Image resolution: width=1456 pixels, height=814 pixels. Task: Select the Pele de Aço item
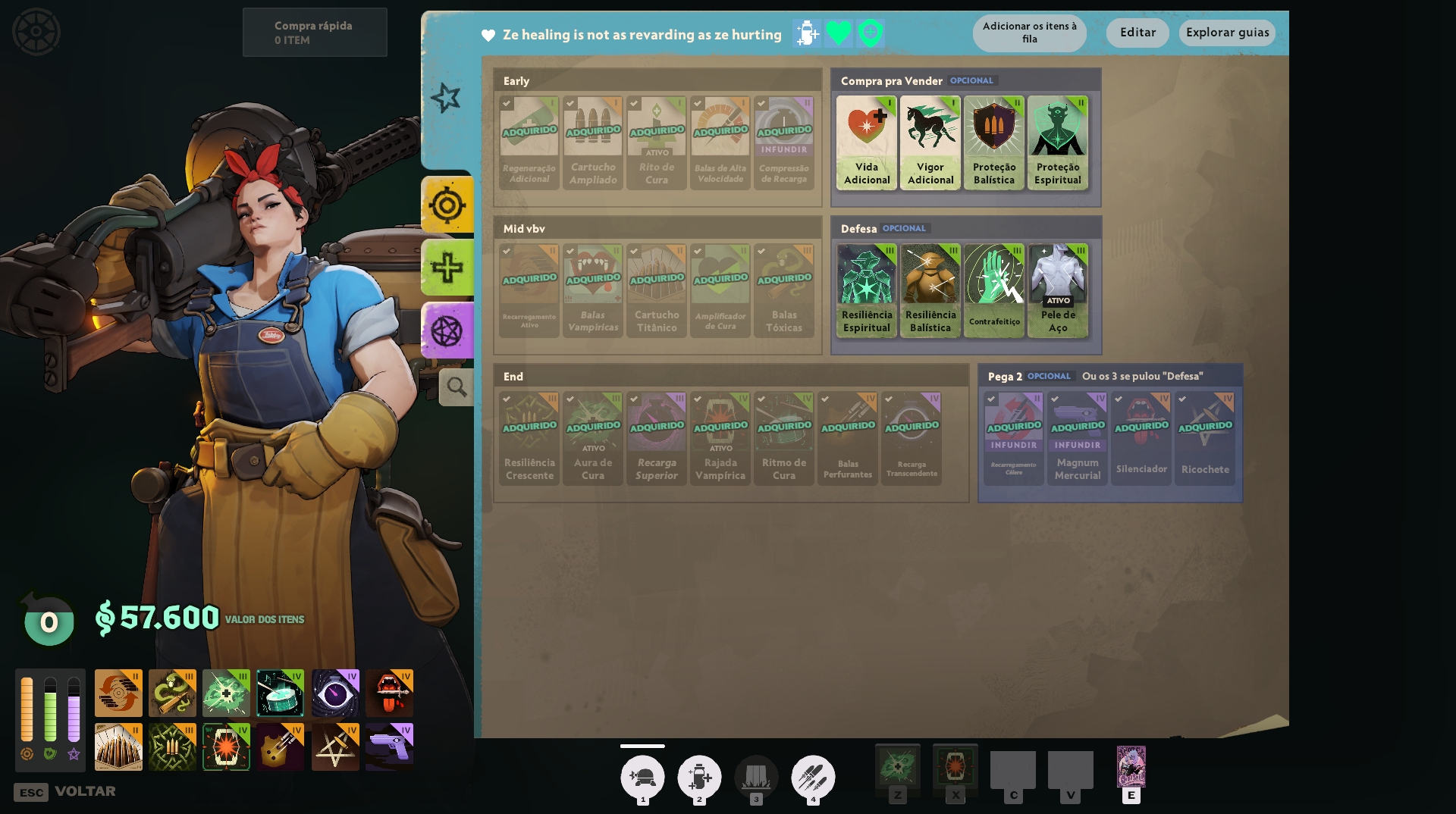coord(1058,290)
